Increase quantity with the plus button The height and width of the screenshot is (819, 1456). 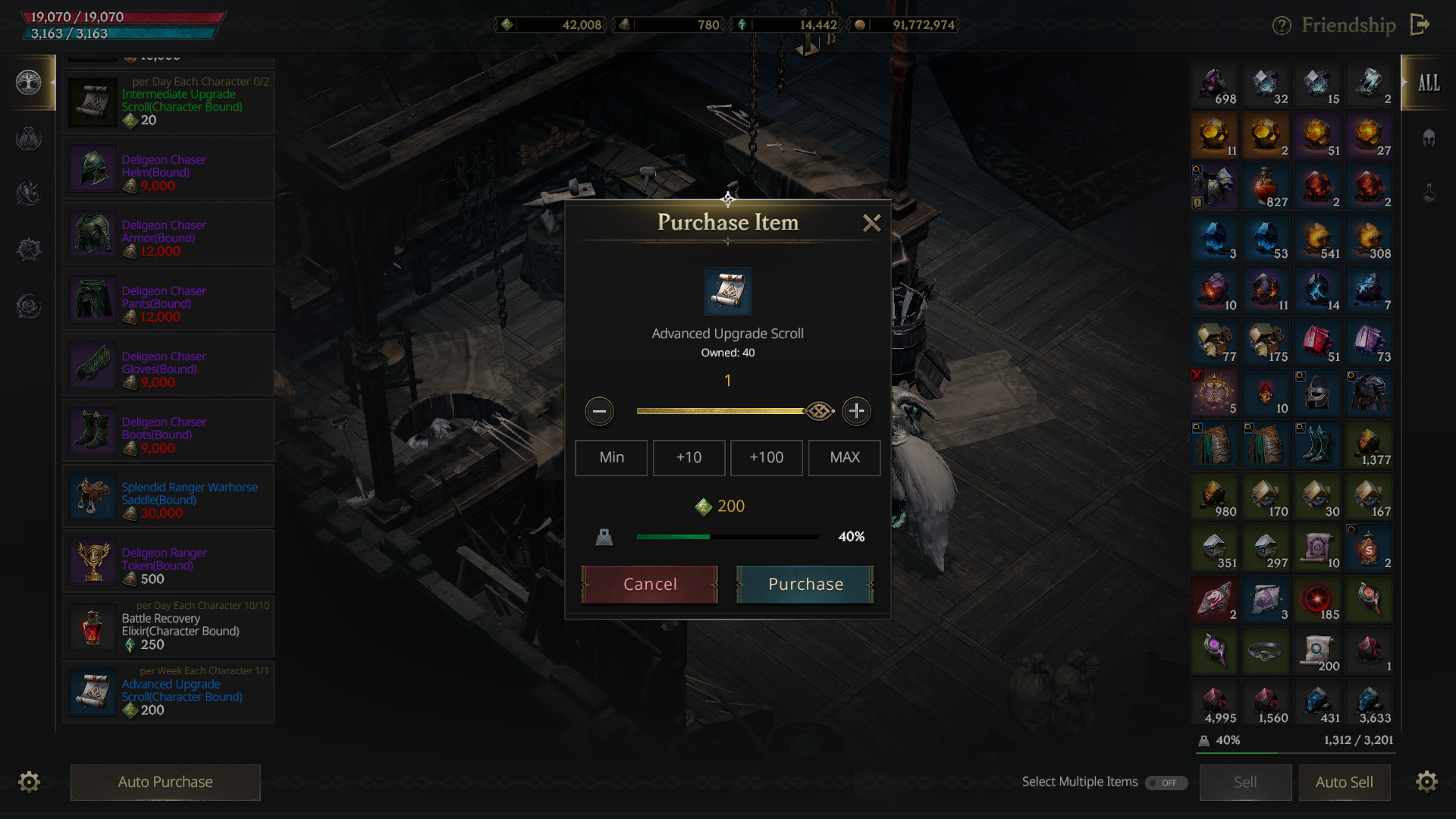tap(856, 411)
